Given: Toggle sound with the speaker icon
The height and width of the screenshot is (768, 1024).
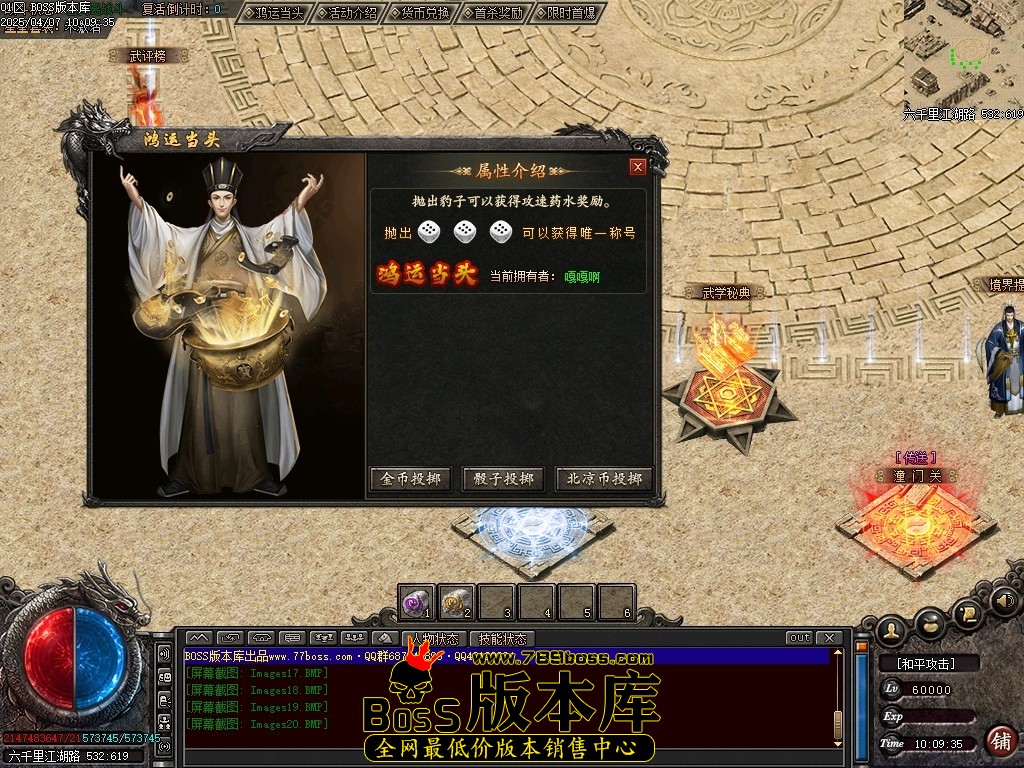Looking at the screenshot, I should pos(1005,602).
